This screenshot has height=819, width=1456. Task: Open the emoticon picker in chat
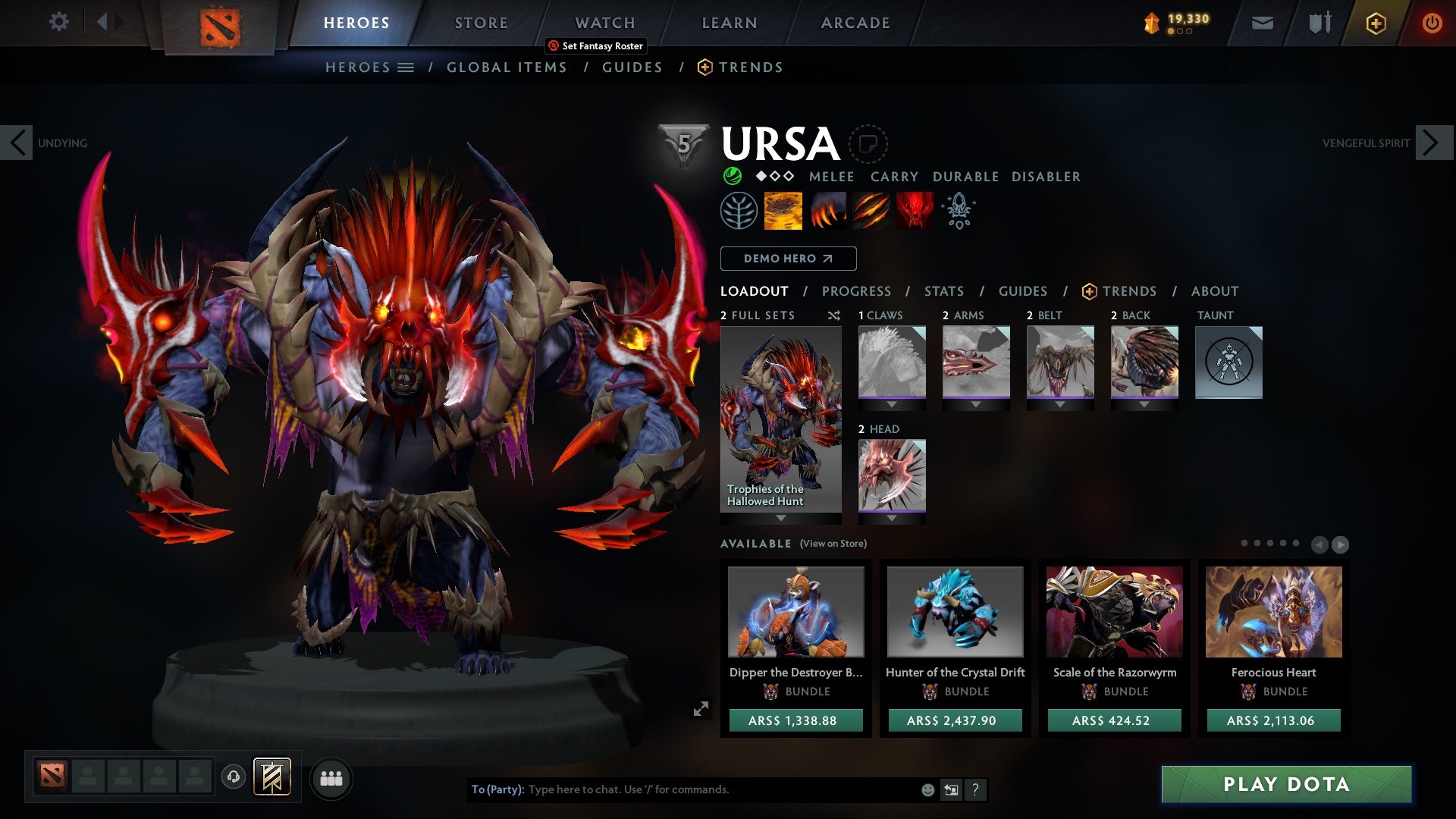pyautogui.click(x=927, y=789)
